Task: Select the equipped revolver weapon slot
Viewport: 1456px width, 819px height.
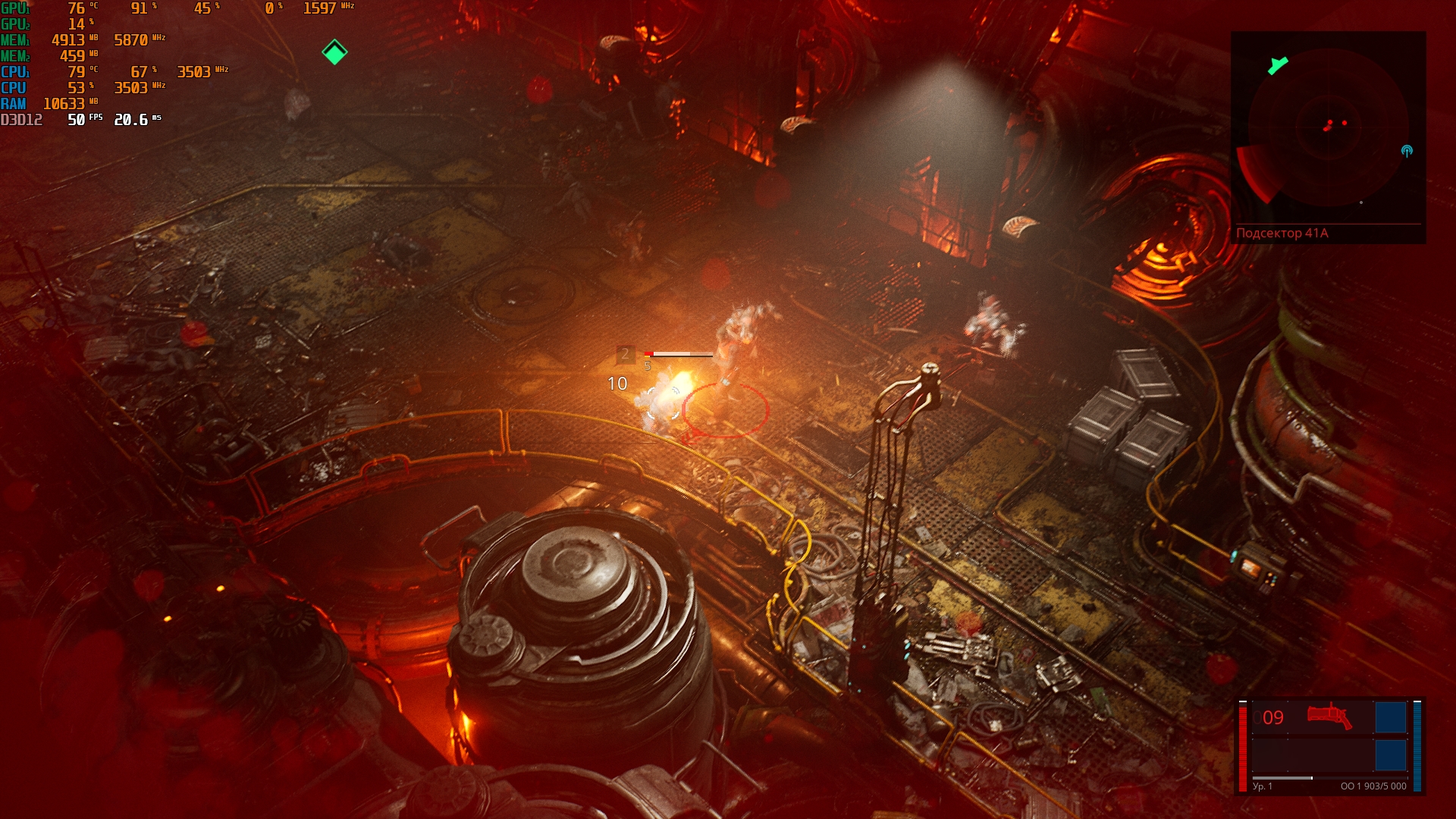Action: pos(1329,717)
